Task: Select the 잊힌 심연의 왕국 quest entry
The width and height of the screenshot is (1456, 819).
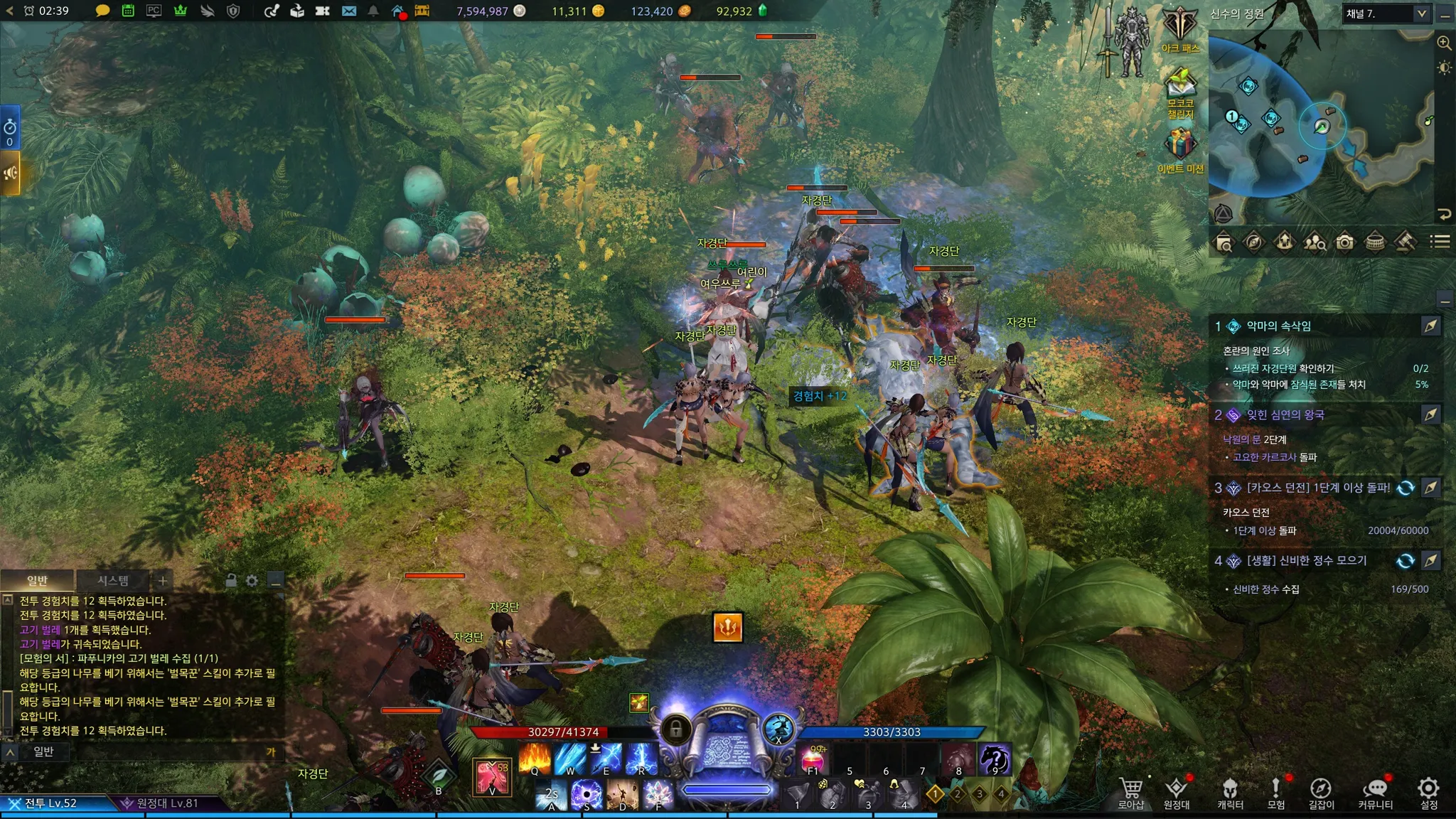Action: click(x=1285, y=415)
